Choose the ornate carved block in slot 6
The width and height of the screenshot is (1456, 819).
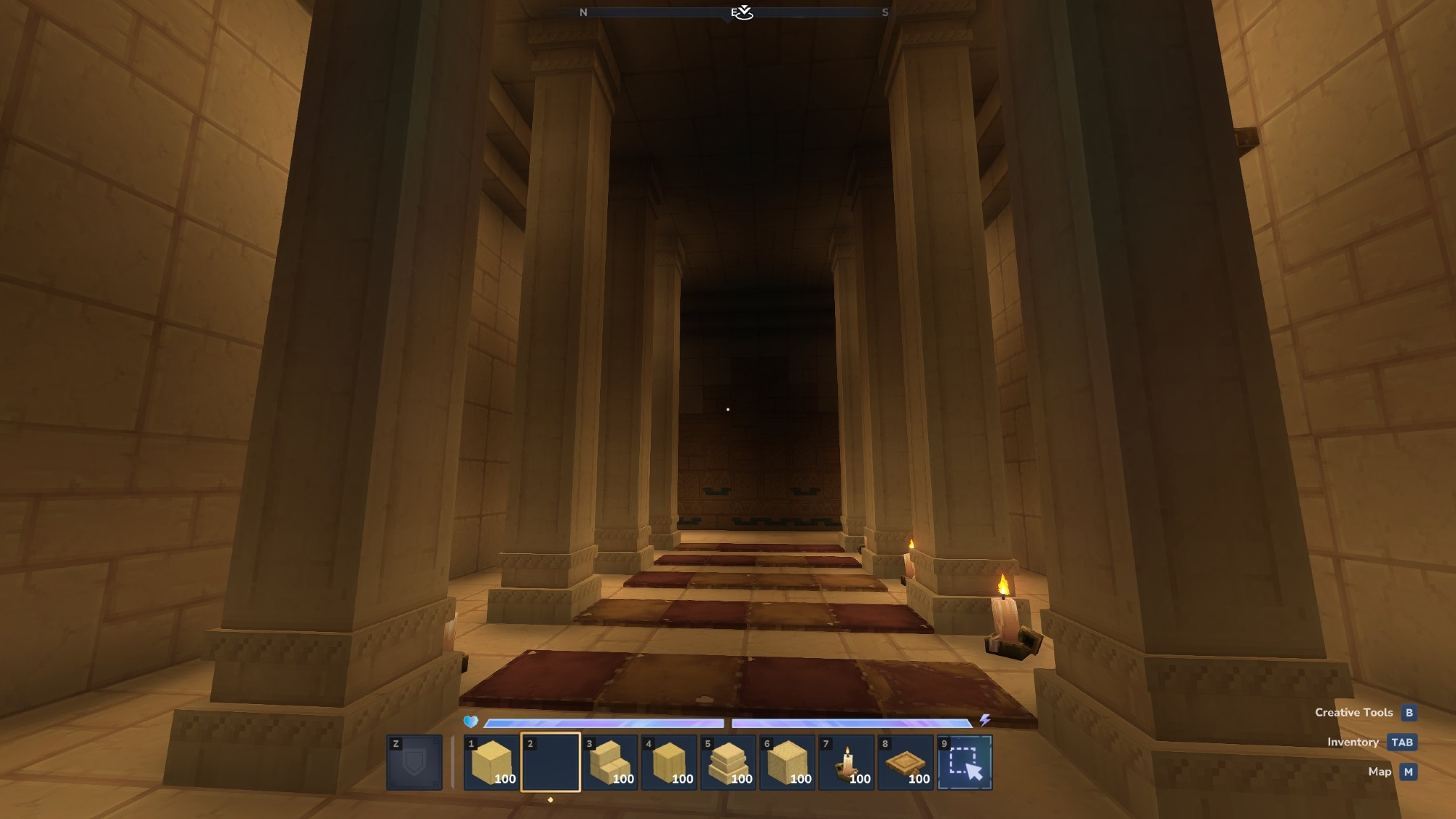pyautogui.click(x=787, y=762)
